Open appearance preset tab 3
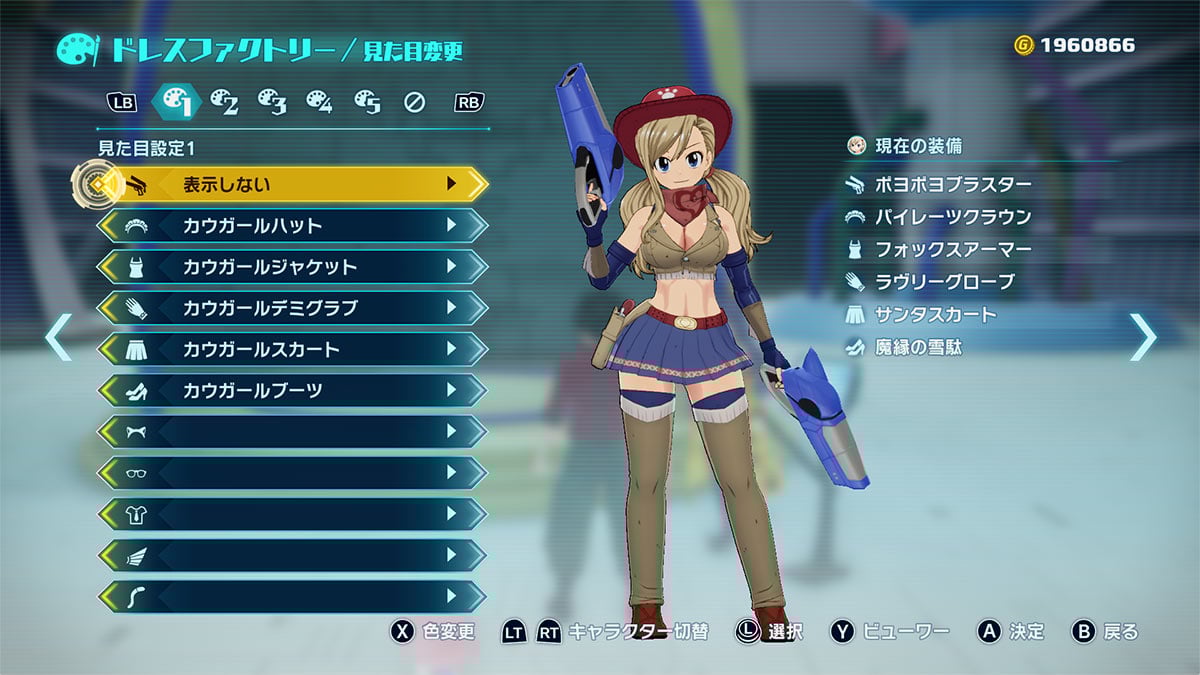The image size is (1200, 675). pos(272,101)
